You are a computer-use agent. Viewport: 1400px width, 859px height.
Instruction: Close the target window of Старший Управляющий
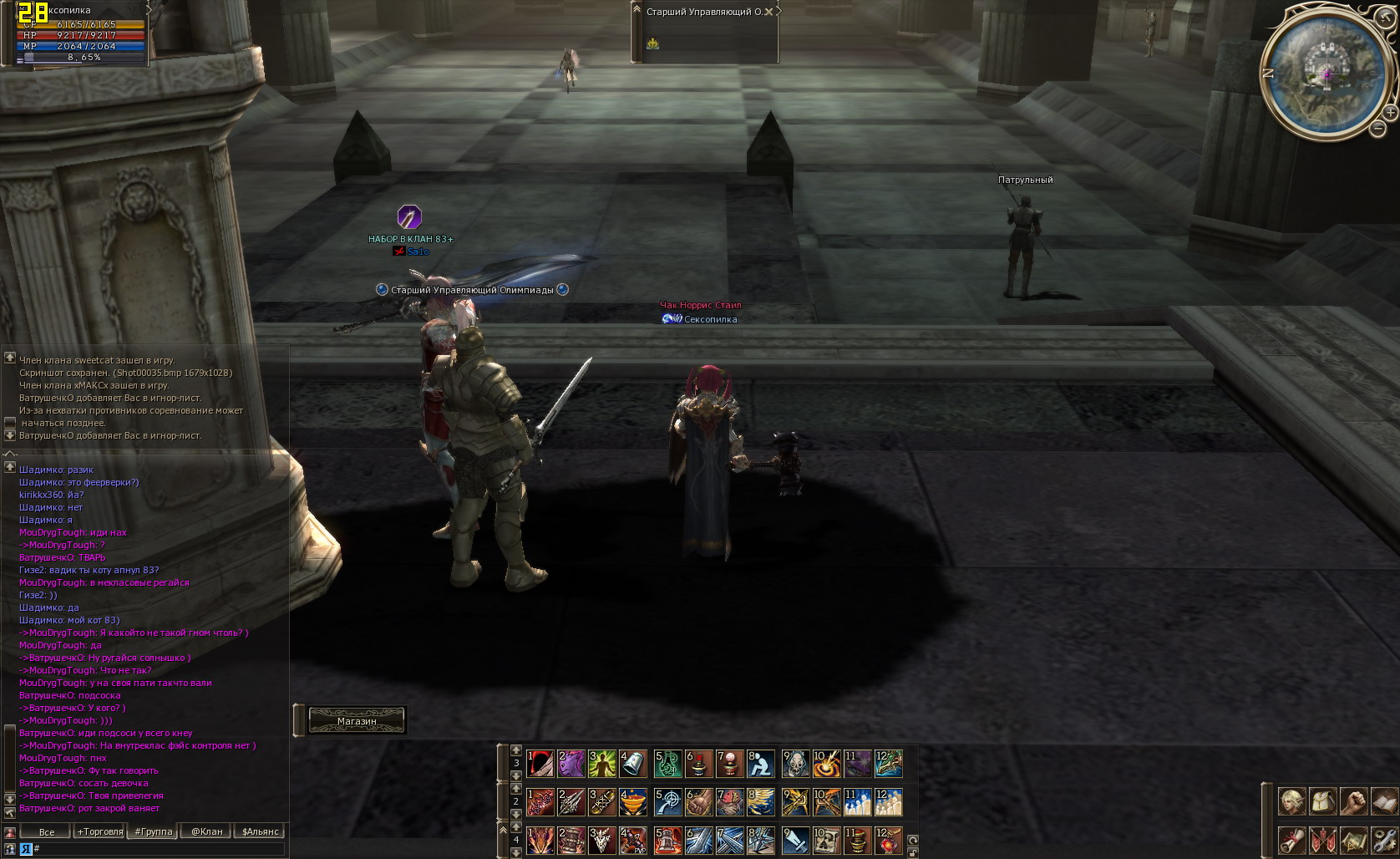[x=778, y=11]
